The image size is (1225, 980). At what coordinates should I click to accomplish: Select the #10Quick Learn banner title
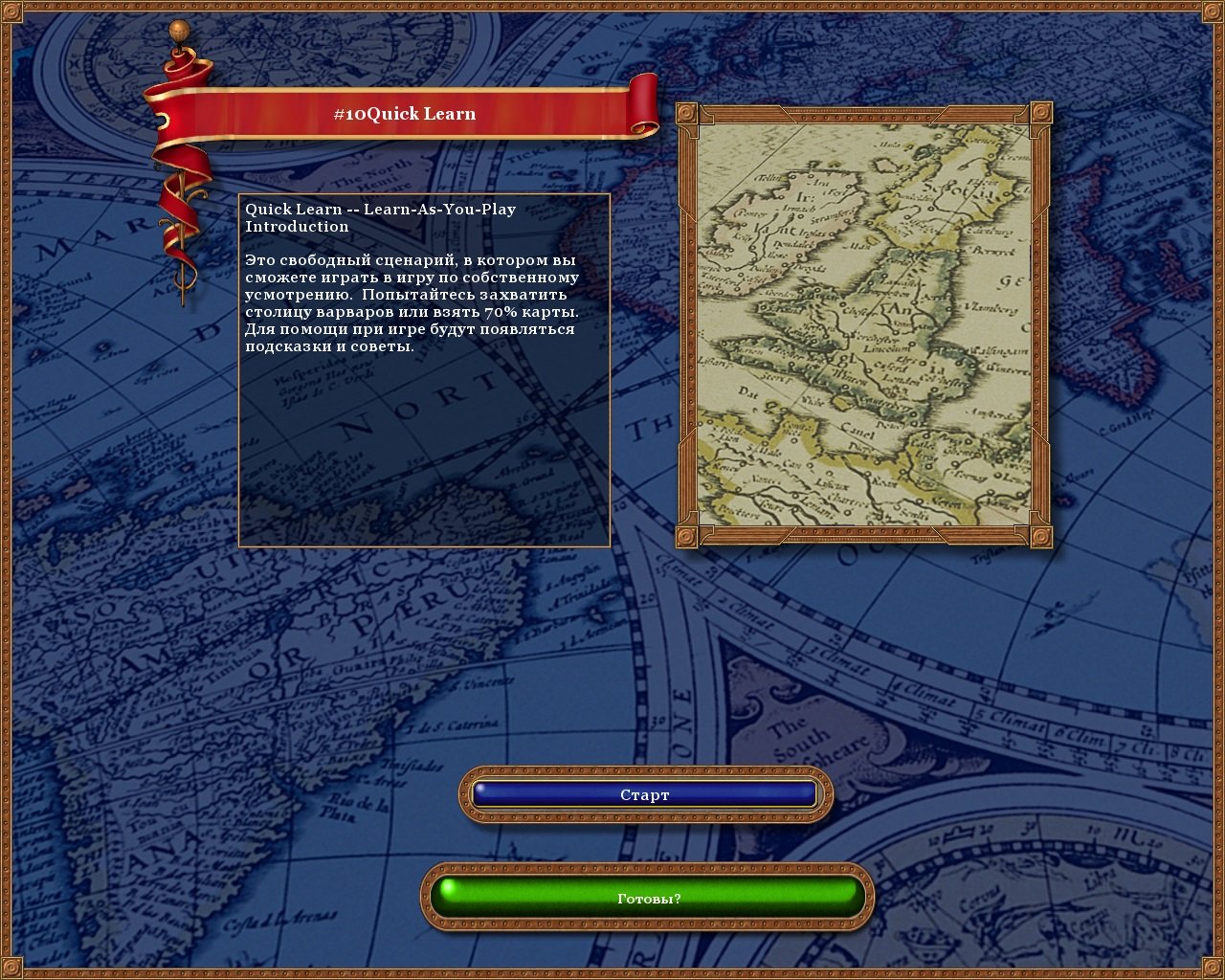click(406, 112)
